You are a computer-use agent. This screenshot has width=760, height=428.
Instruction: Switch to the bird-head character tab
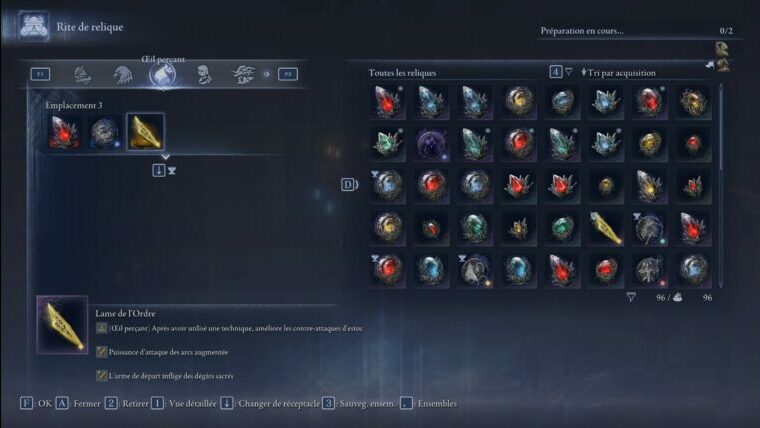123,74
